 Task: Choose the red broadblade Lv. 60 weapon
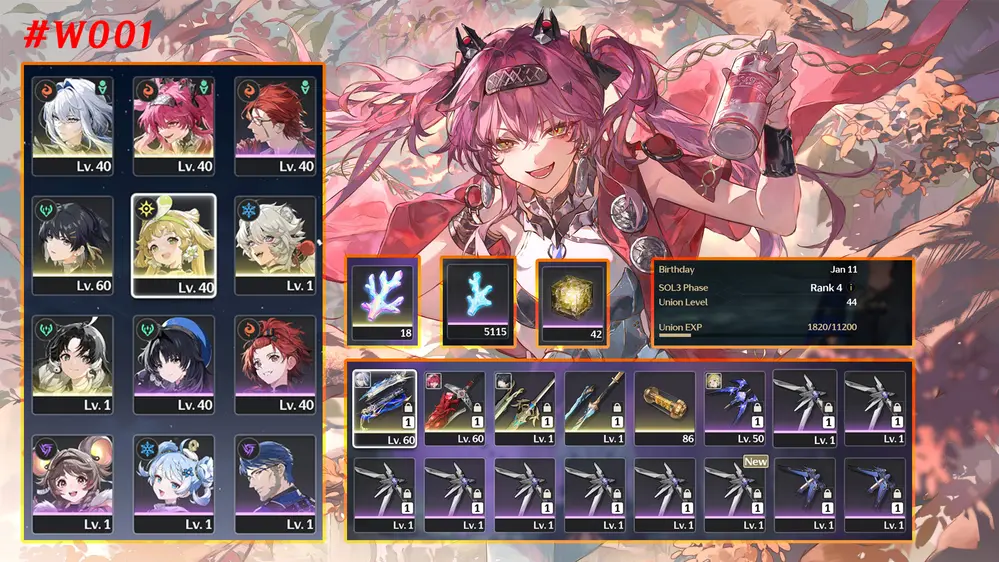point(455,408)
